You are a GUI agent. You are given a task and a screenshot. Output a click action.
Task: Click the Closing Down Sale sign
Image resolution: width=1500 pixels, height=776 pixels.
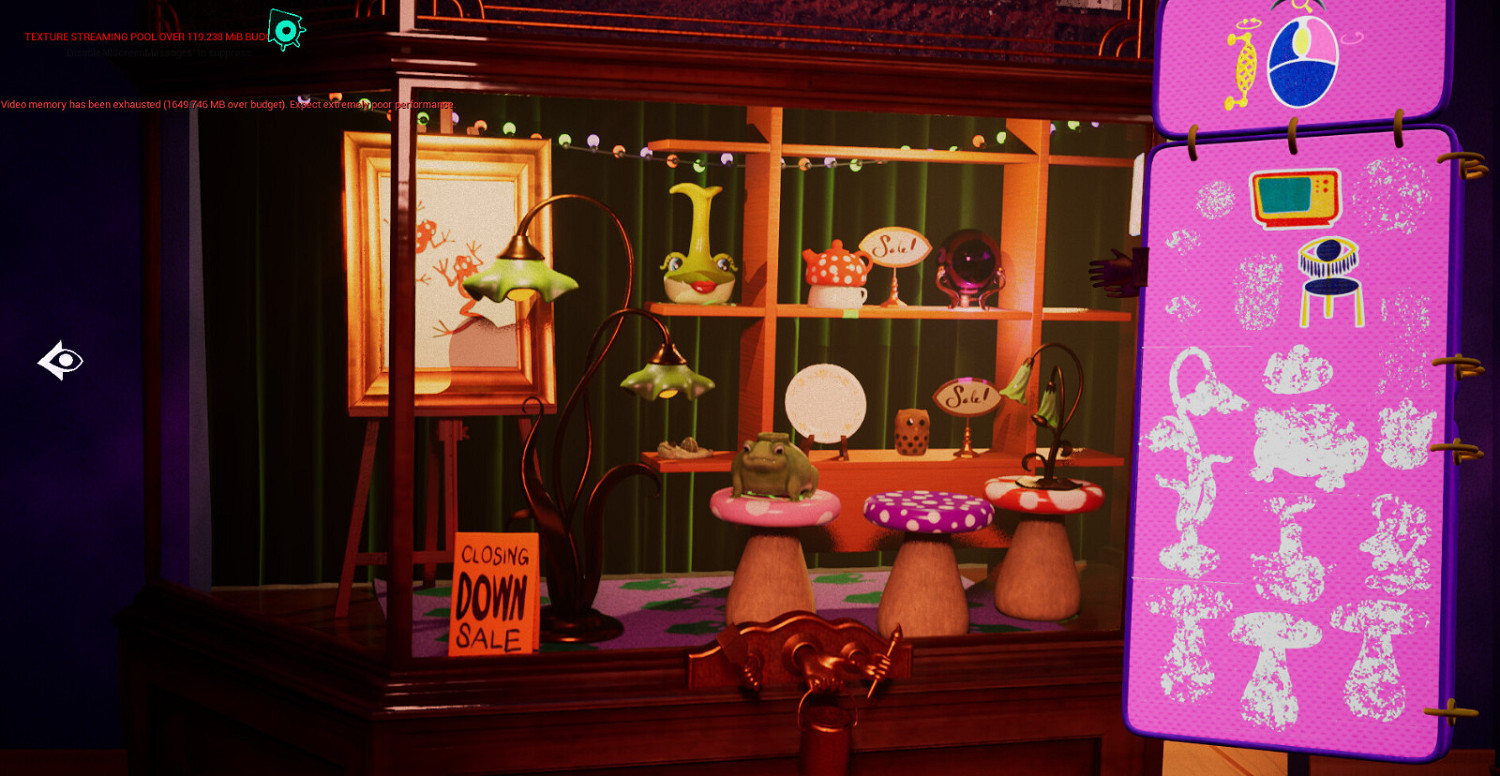(496, 594)
